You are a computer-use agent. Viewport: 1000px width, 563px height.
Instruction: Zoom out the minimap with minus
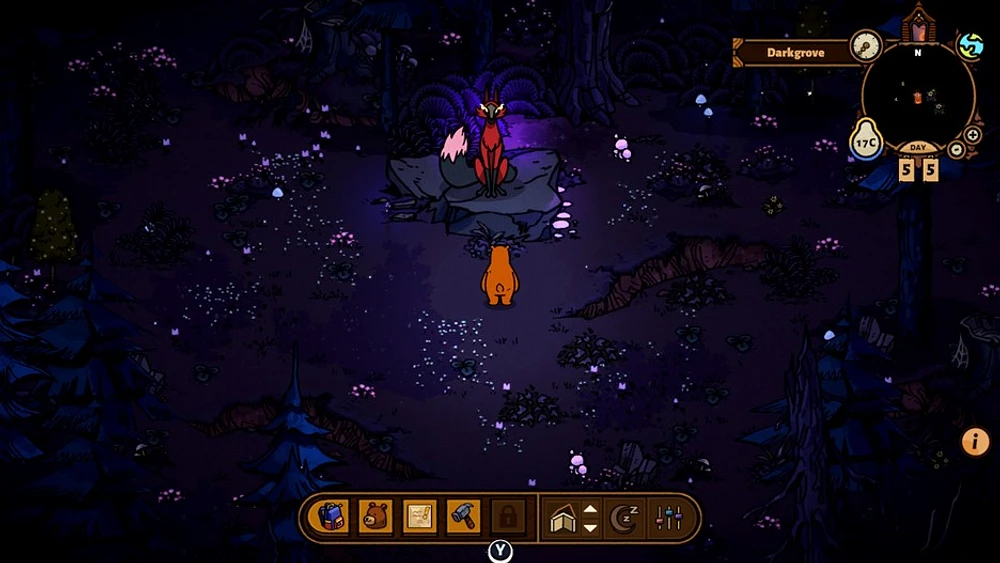(x=957, y=150)
